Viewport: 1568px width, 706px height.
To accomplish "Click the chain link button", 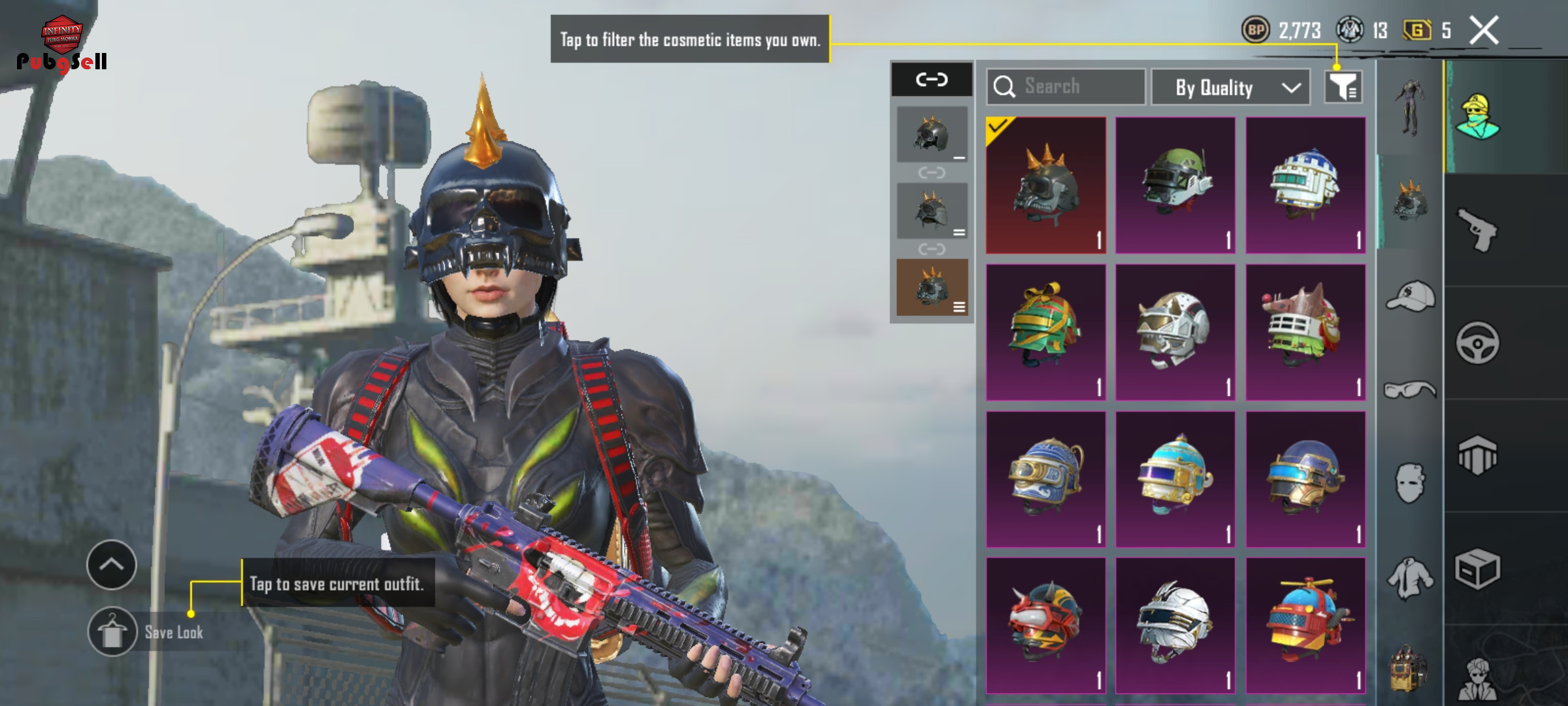I will point(932,80).
